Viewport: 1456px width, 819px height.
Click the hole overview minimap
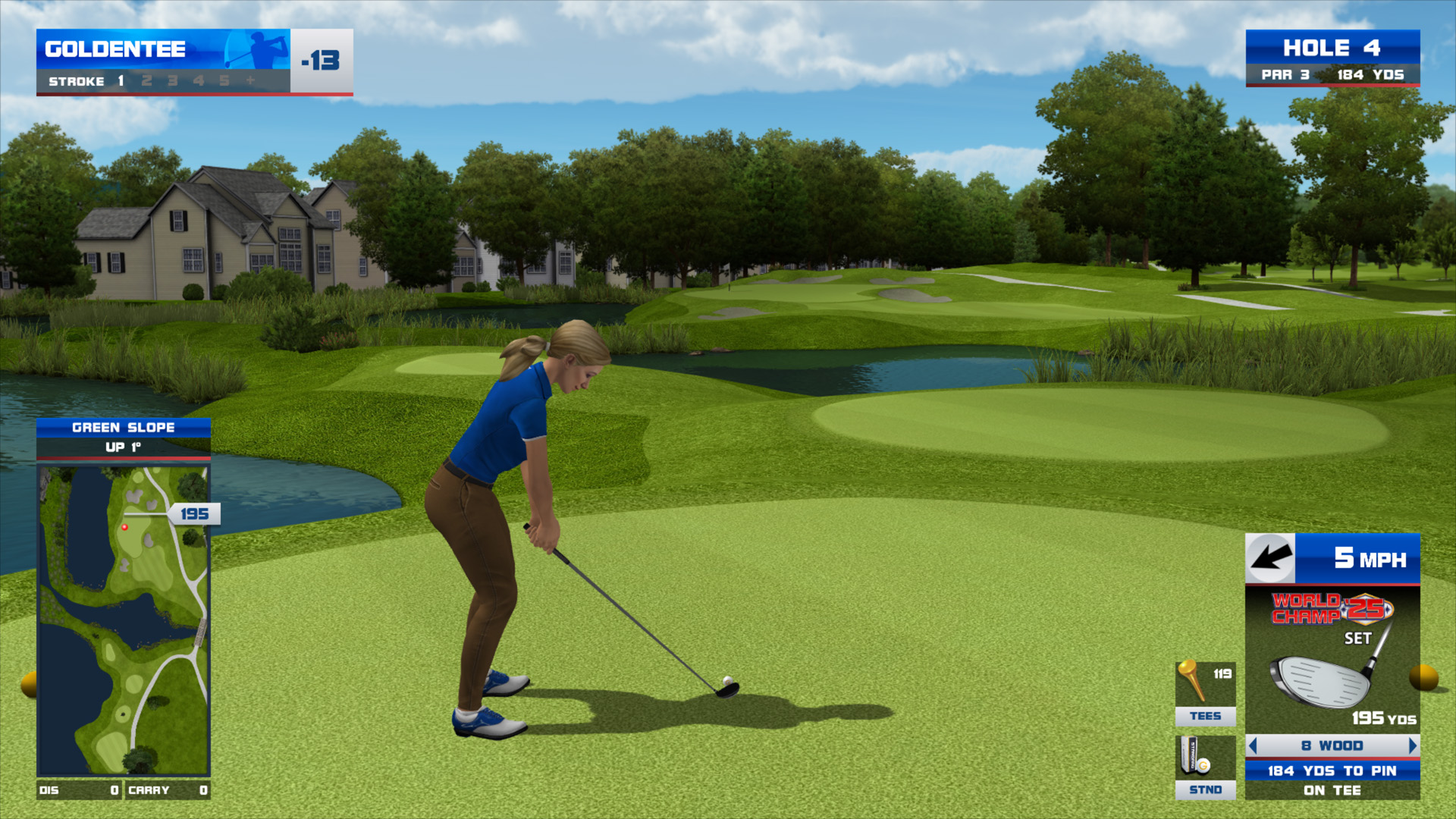click(124, 620)
